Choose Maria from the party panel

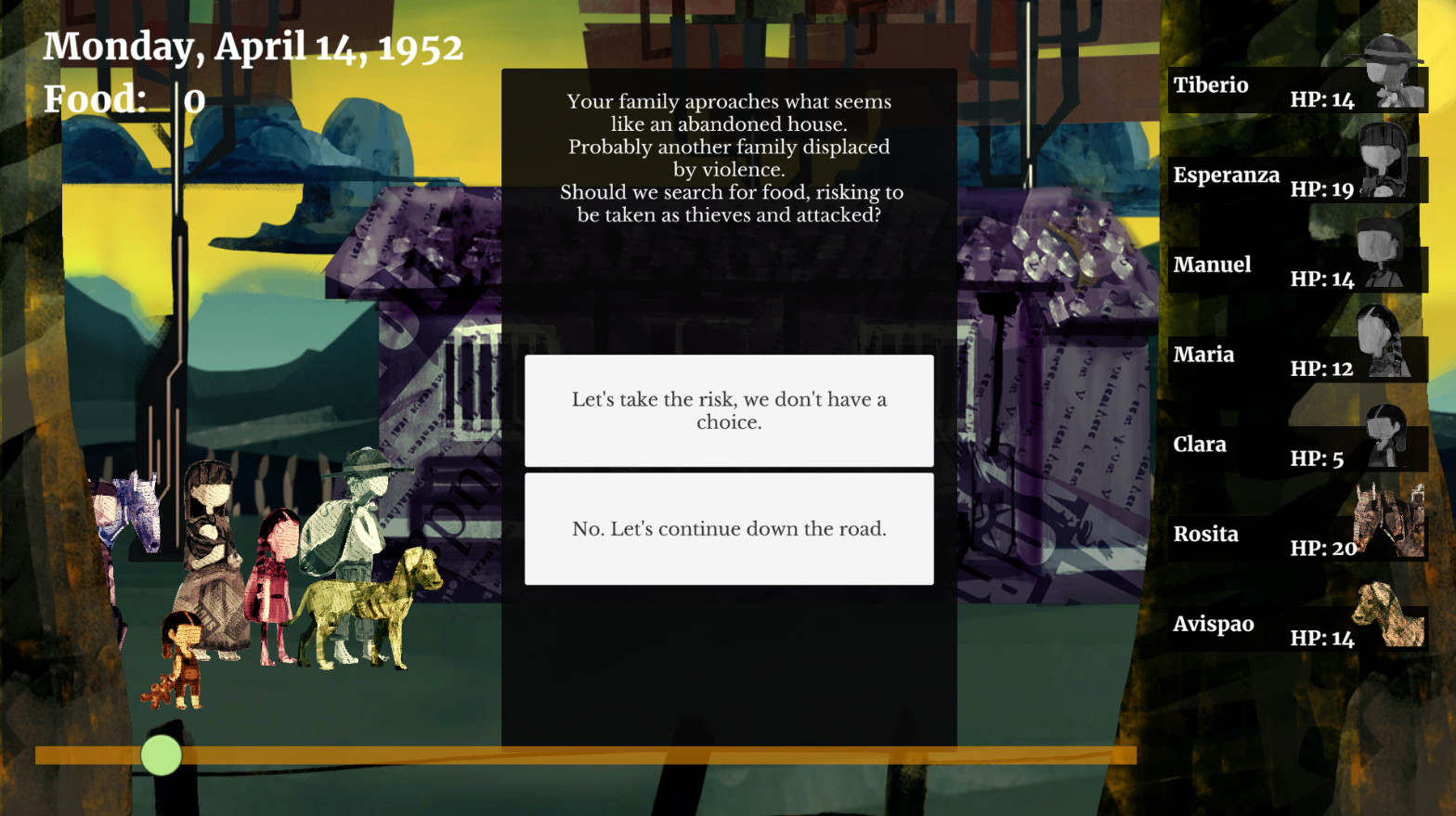tap(1296, 359)
